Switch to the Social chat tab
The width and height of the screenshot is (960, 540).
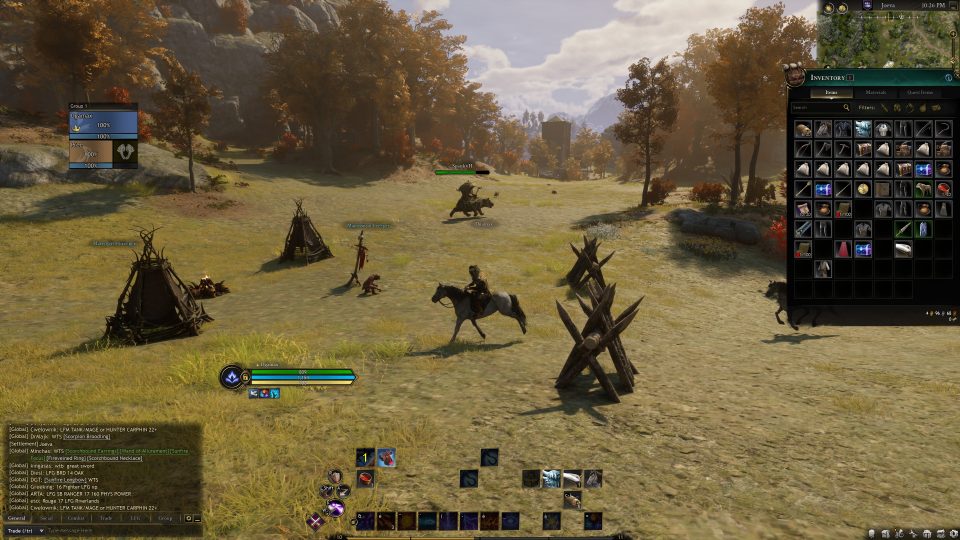point(46,518)
